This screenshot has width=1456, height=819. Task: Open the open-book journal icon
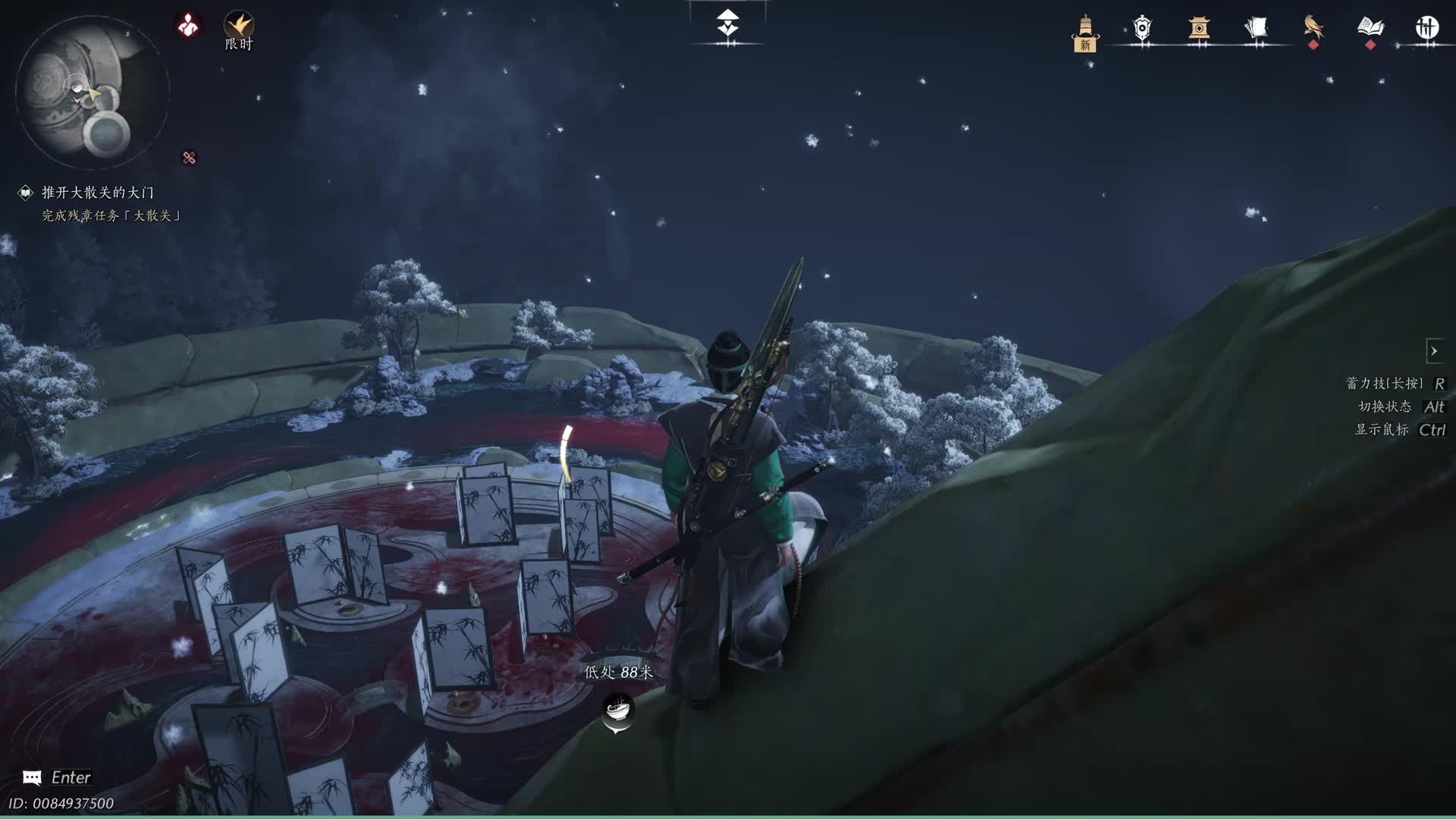tap(1370, 27)
